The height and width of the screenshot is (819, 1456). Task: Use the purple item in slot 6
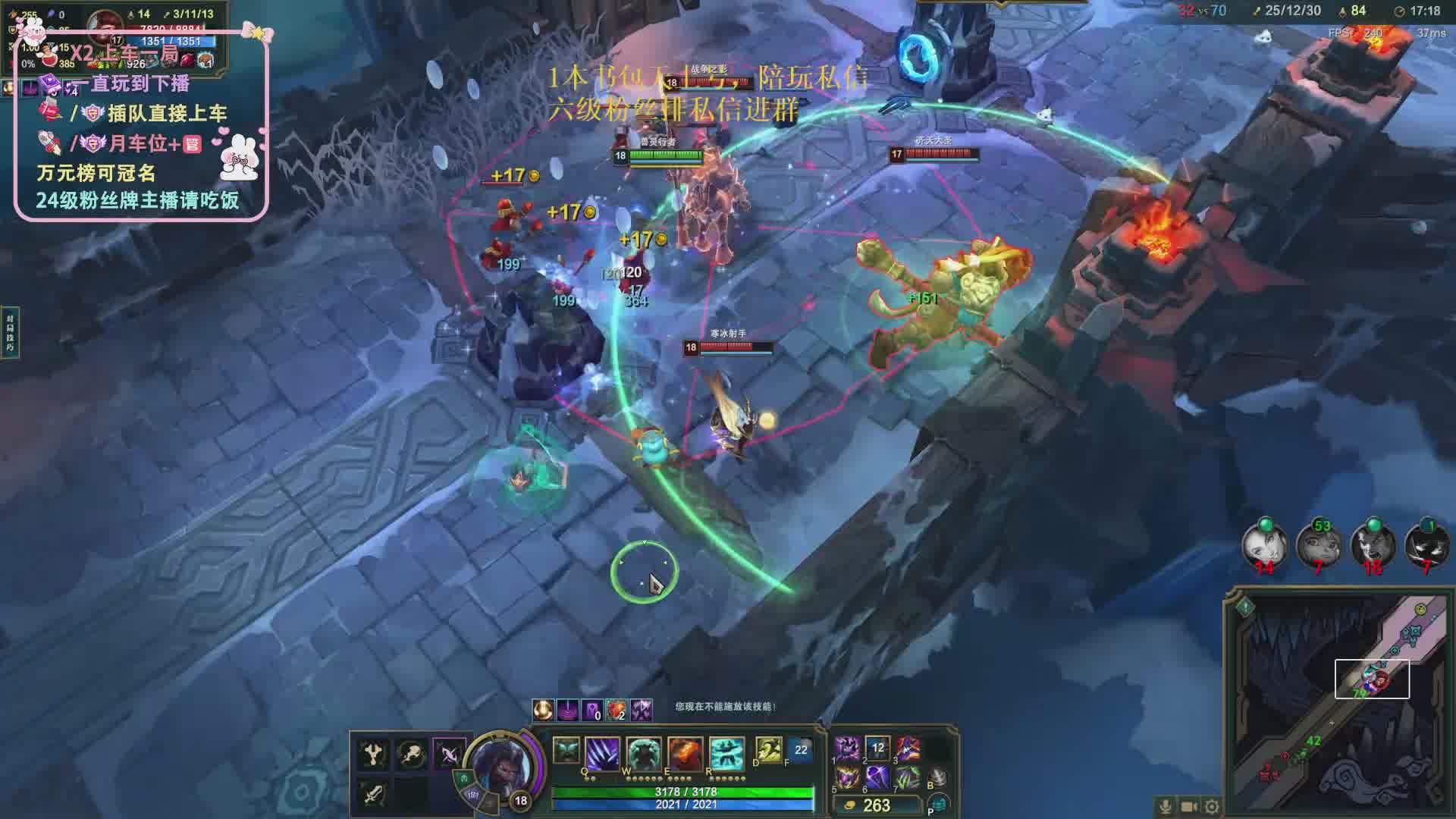[877, 777]
